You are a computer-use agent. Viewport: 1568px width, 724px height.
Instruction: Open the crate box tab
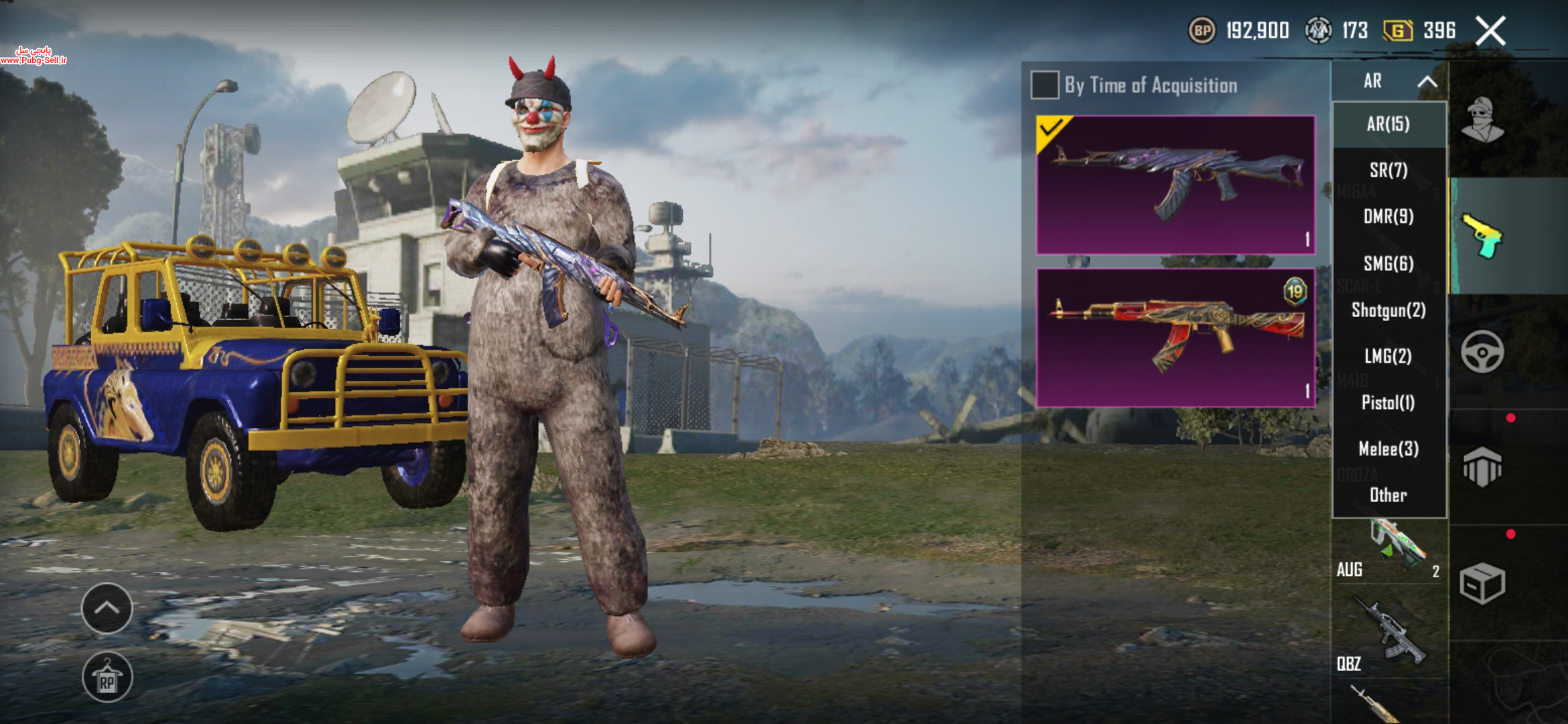click(x=1482, y=583)
